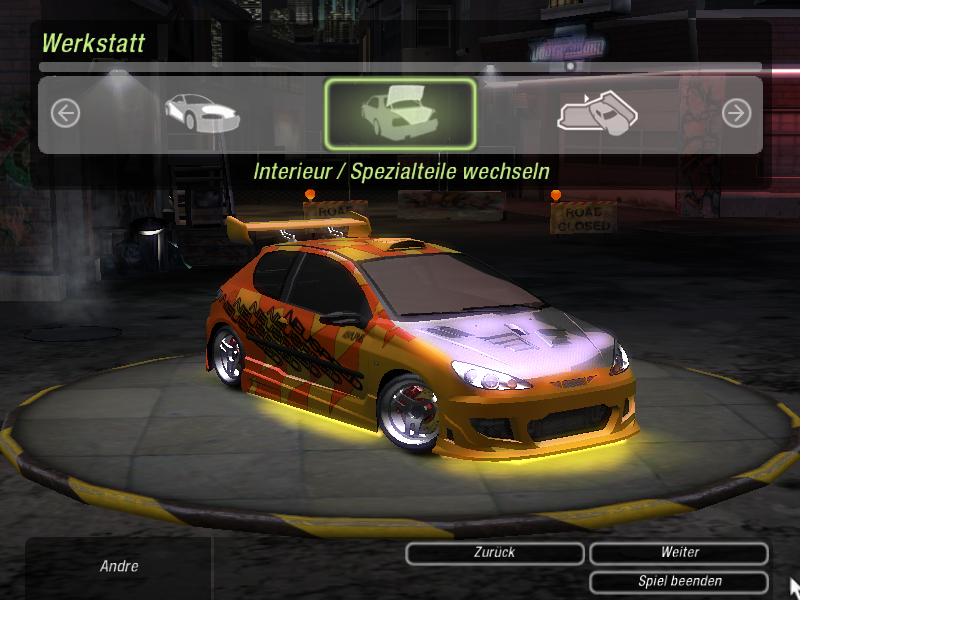The width and height of the screenshot is (962, 619).
Task: Quit via Spiel beenden button
Action: tap(679, 581)
